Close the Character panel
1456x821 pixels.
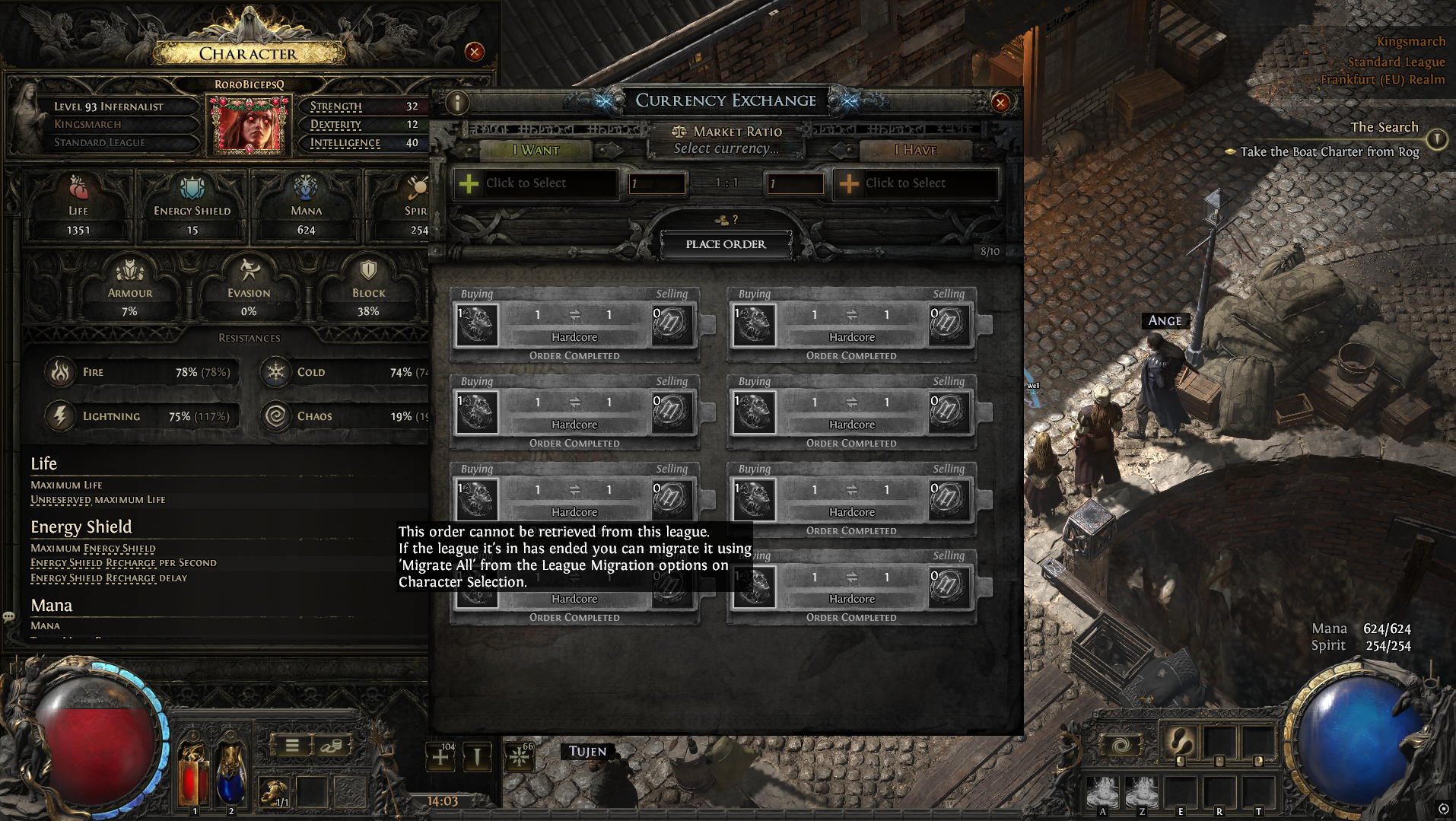[475, 52]
